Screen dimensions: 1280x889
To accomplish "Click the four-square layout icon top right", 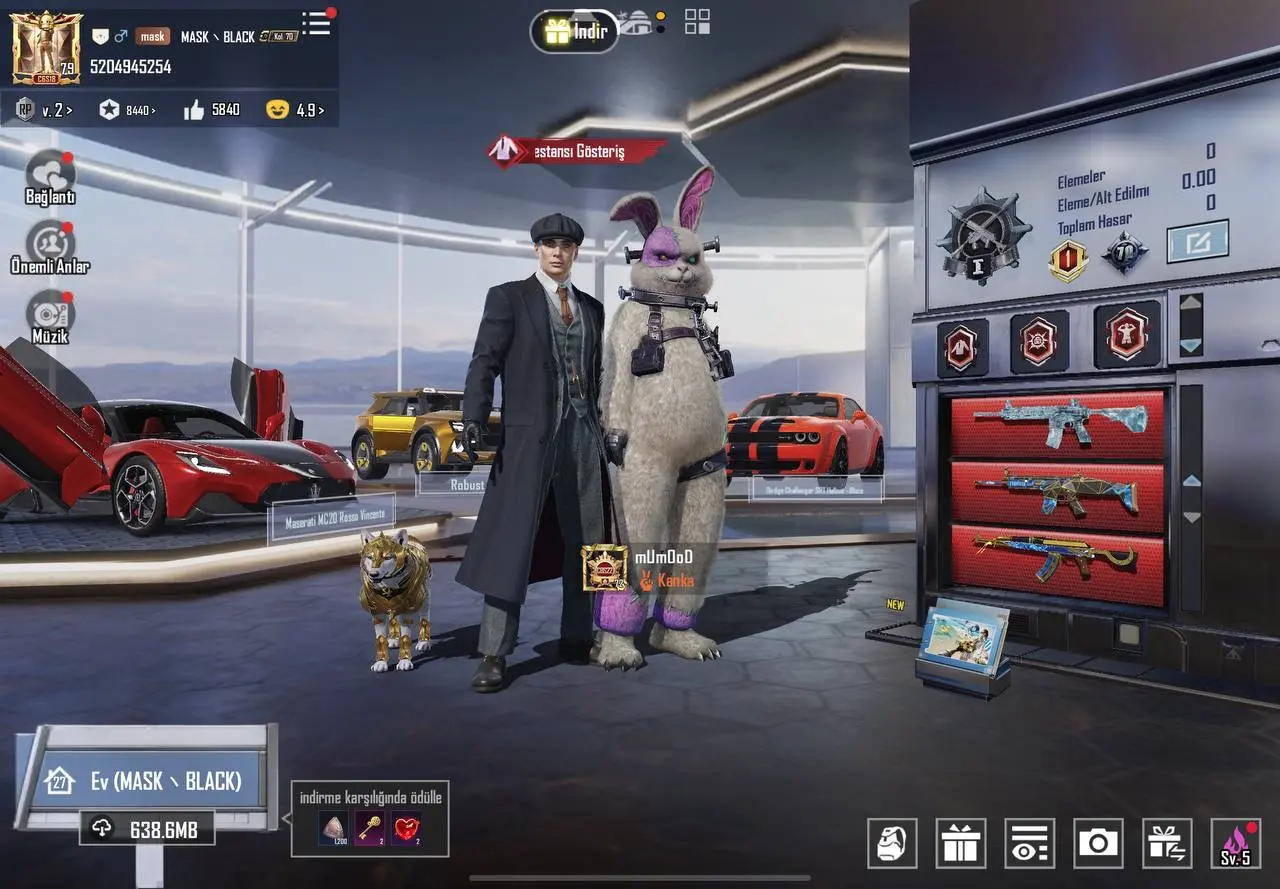I will (695, 23).
